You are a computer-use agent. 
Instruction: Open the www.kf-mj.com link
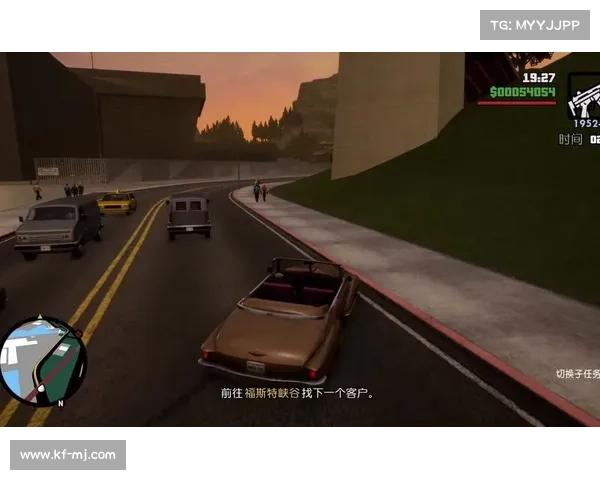tap(68, 455)
